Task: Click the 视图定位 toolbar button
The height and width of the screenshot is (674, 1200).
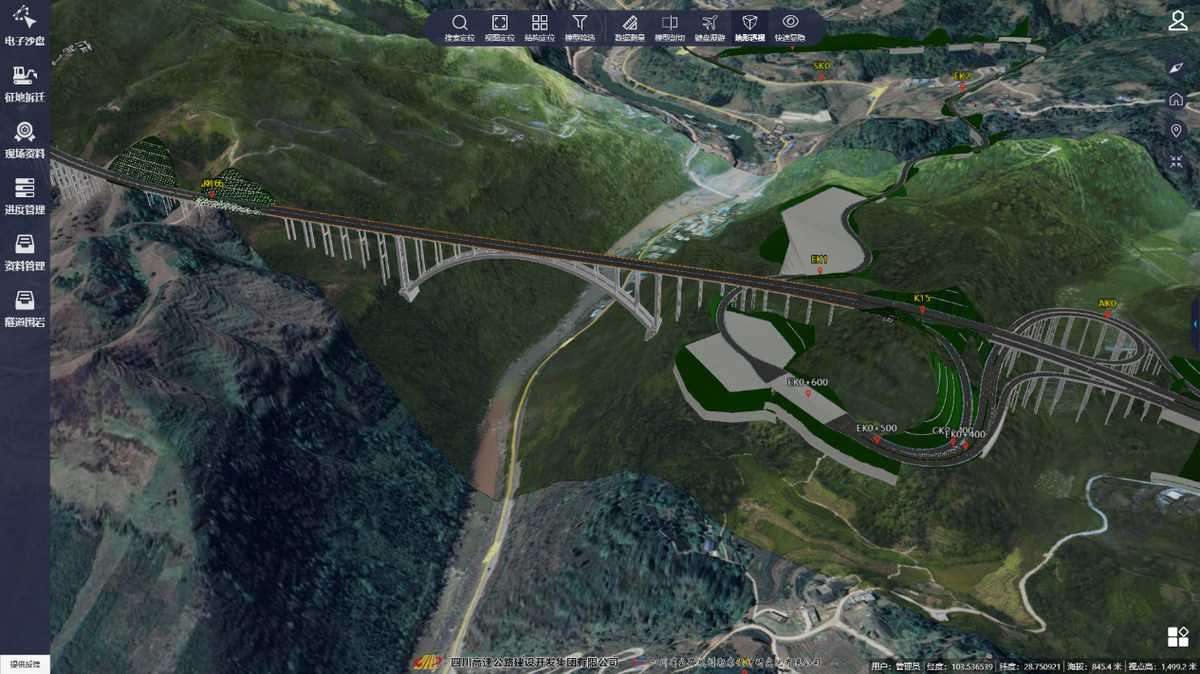Action: (499, 27)
